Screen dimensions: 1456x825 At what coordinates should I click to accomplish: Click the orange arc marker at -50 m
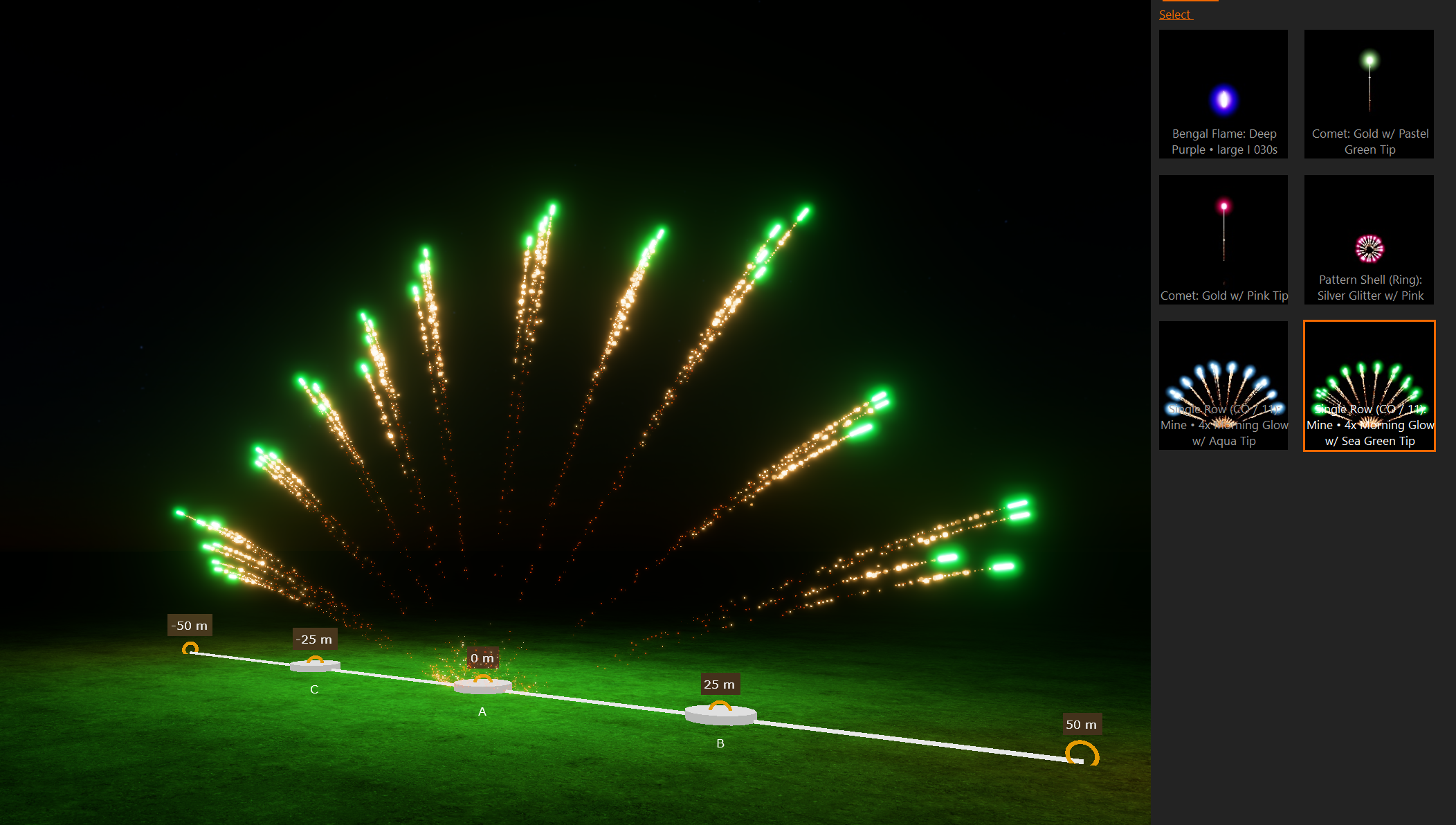point(192,647)
